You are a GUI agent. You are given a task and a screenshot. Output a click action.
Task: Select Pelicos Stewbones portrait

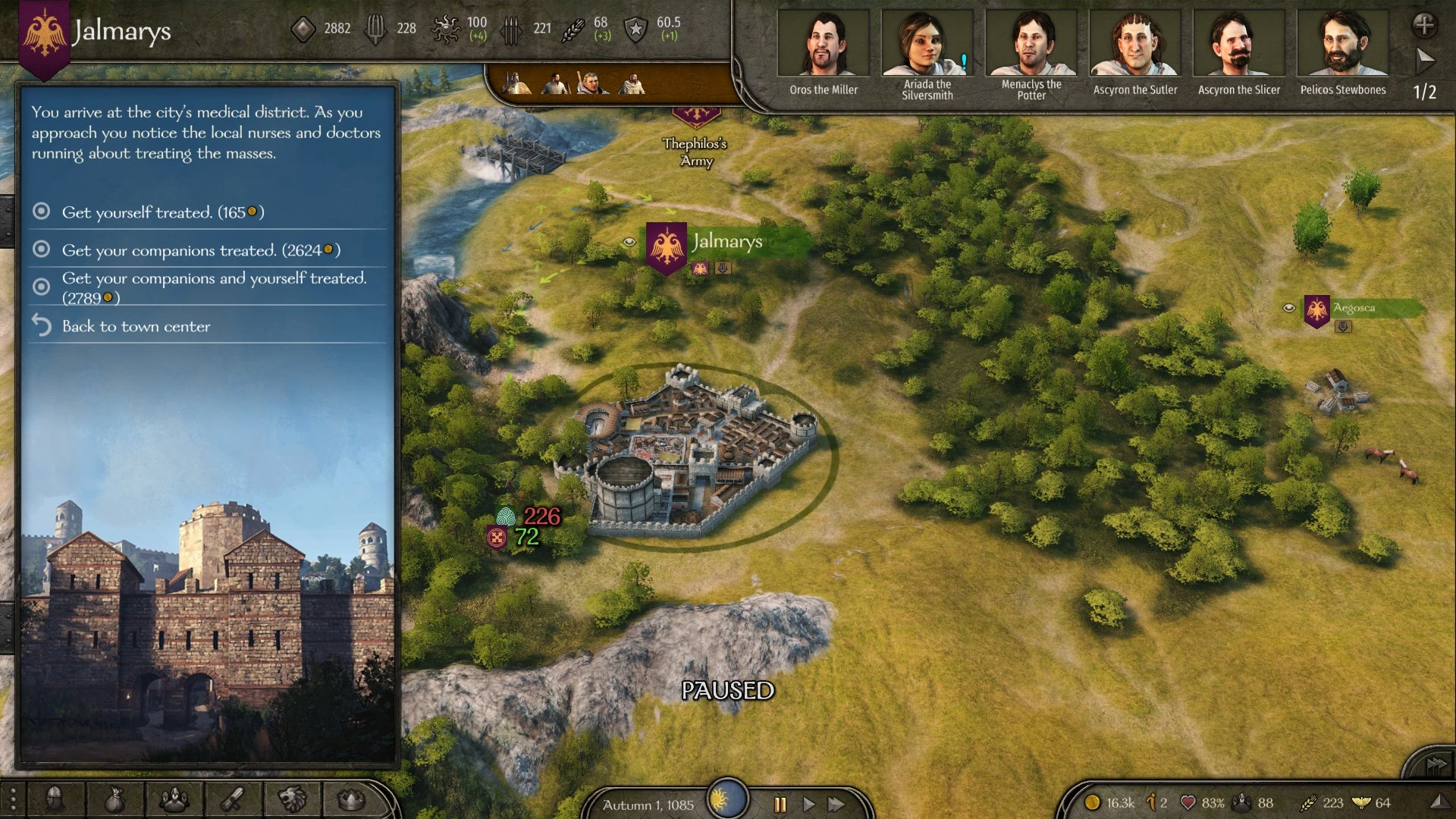(1342, 44)
